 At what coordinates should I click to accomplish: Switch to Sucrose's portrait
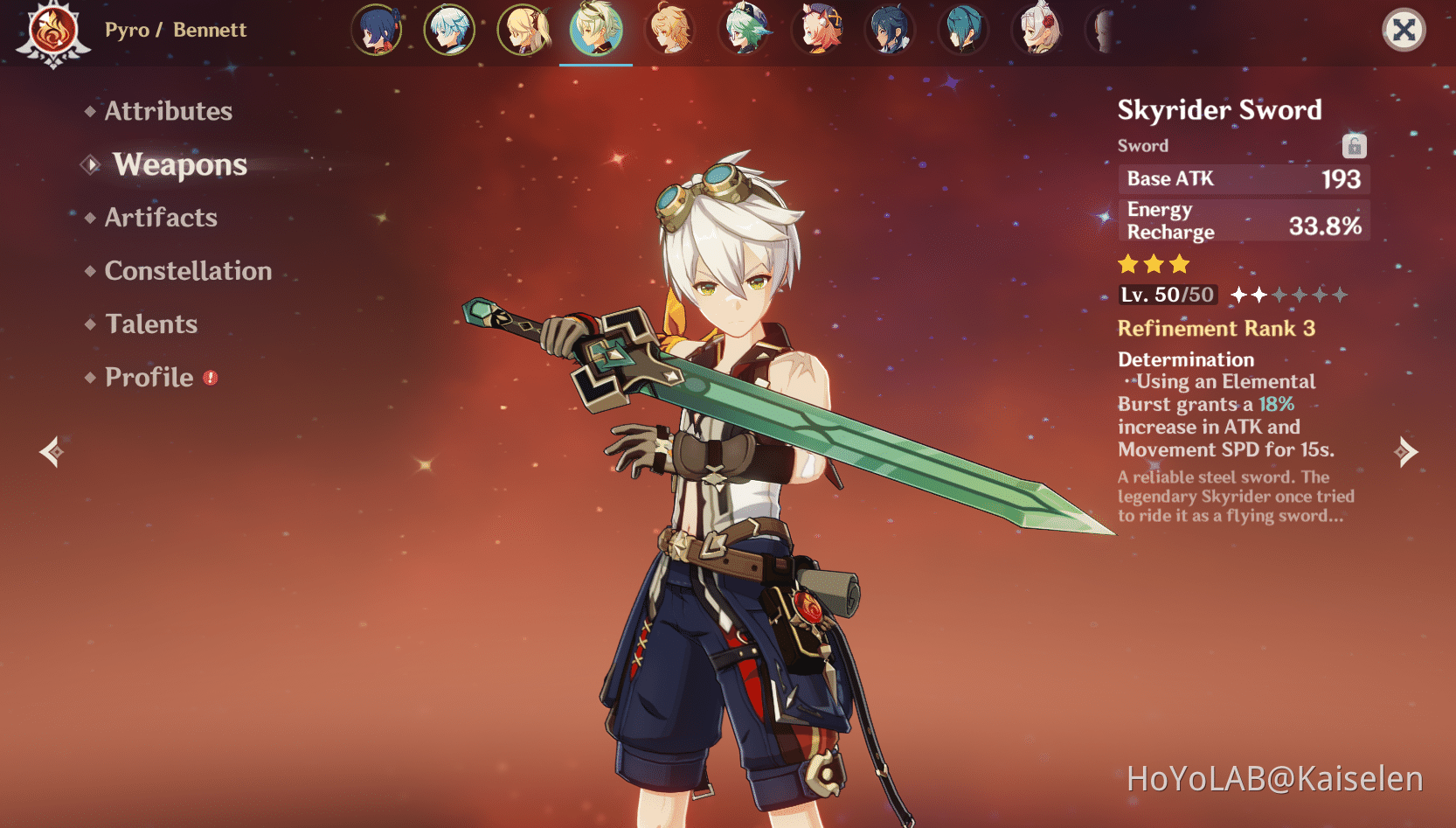pos(744,30)
